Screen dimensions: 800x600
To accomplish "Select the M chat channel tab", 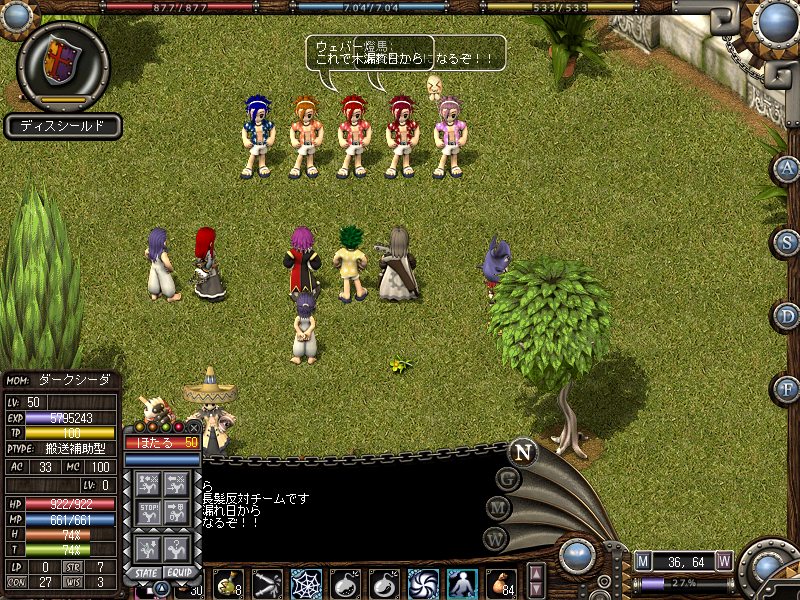I will (499, 509).
